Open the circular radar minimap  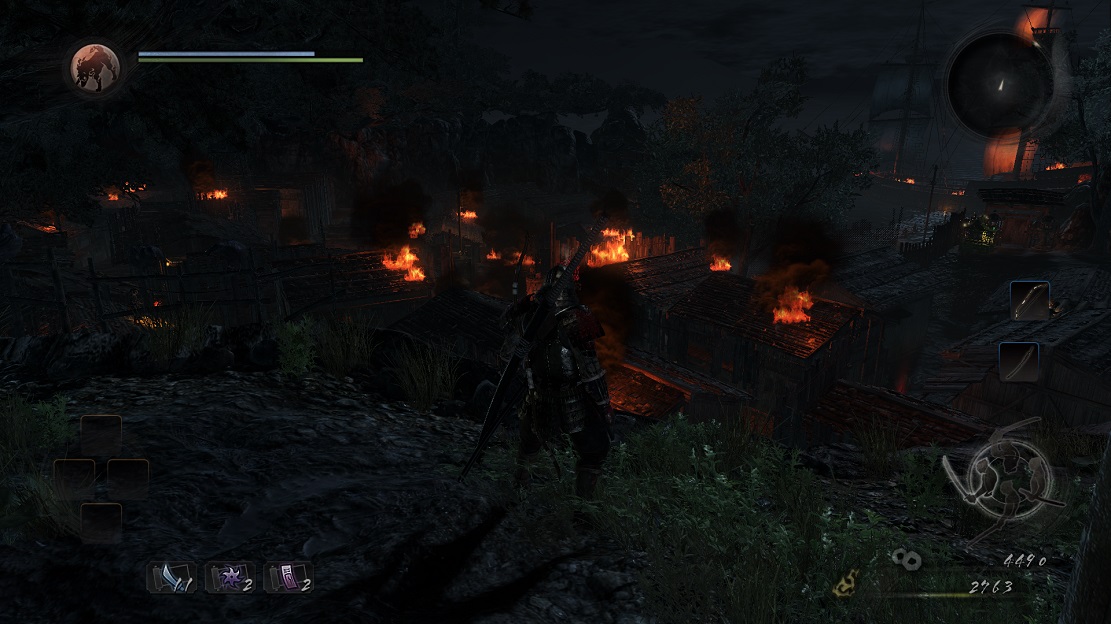pyautogui.click(x=999, y=84)
